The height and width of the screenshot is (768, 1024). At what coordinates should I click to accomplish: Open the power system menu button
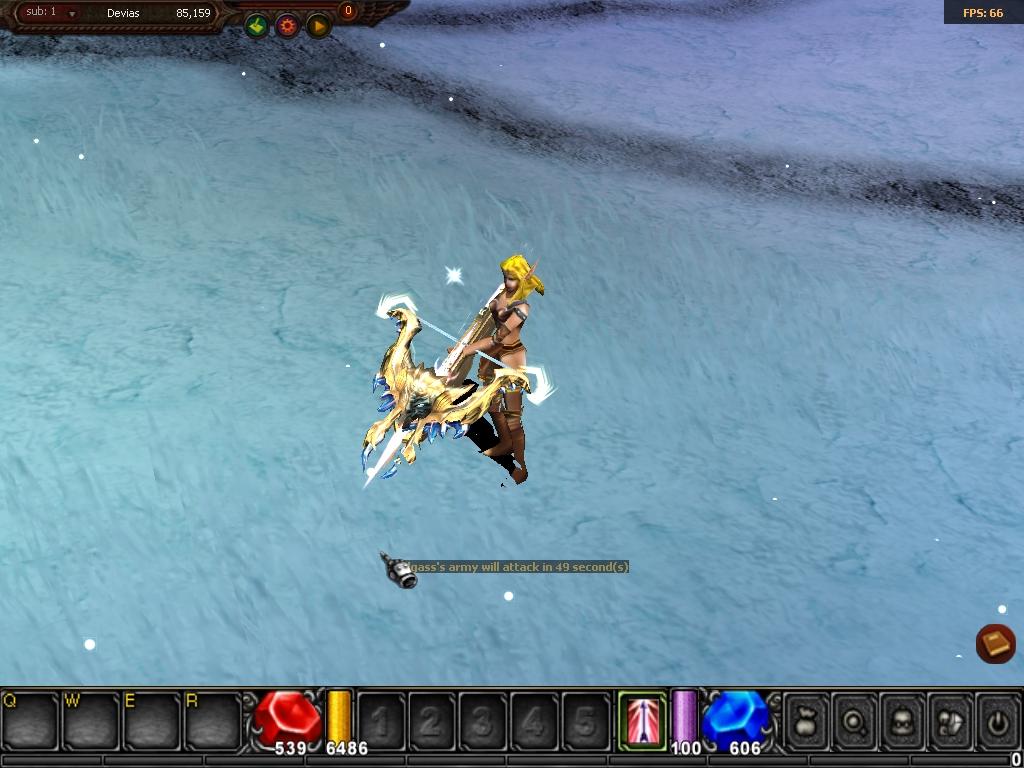[x=997, y=719]
